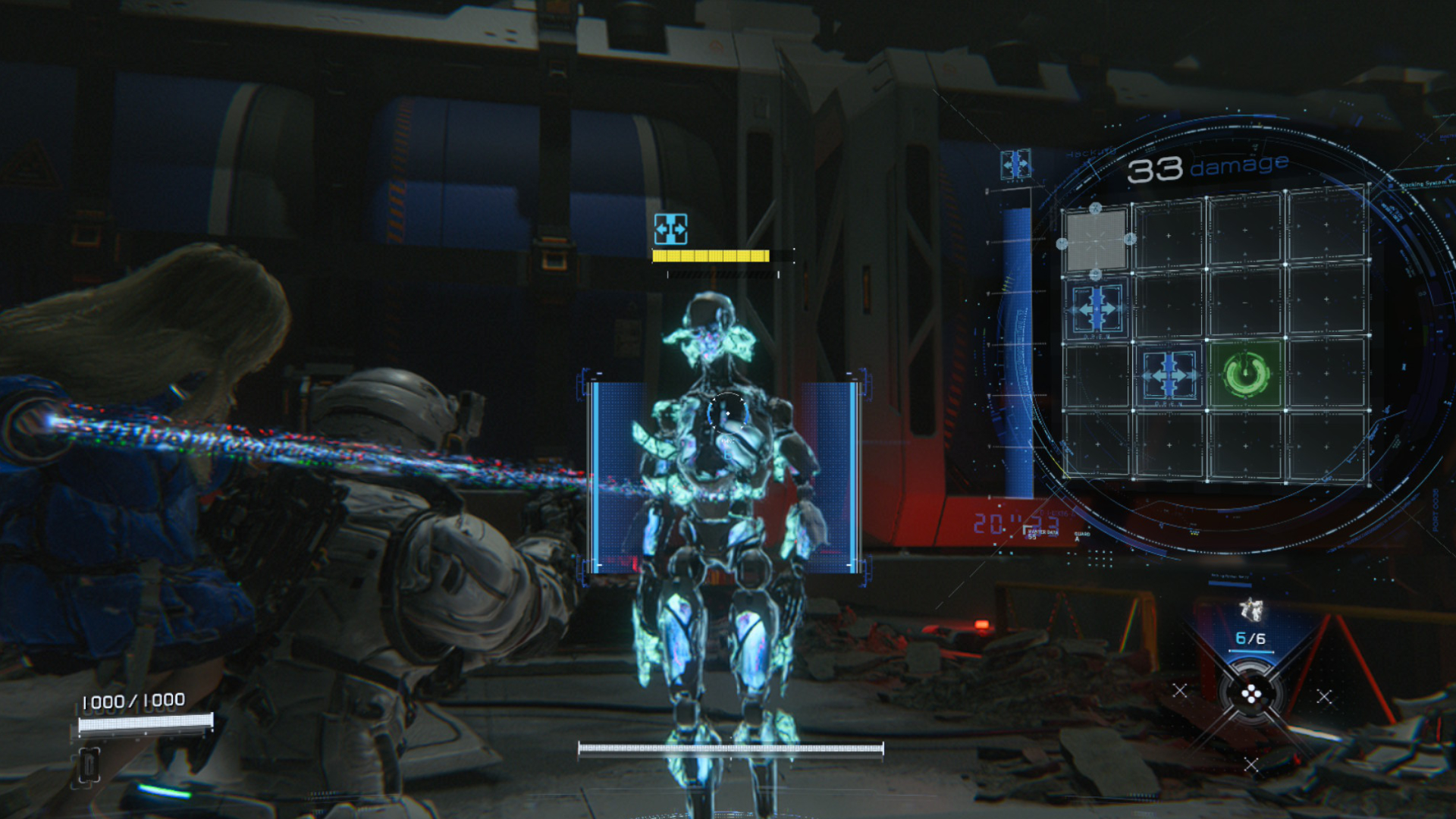This screenshot has height=819, width=1456.
Task: Select the gray highlighted cursor tile
Action: coord(1096,240)
